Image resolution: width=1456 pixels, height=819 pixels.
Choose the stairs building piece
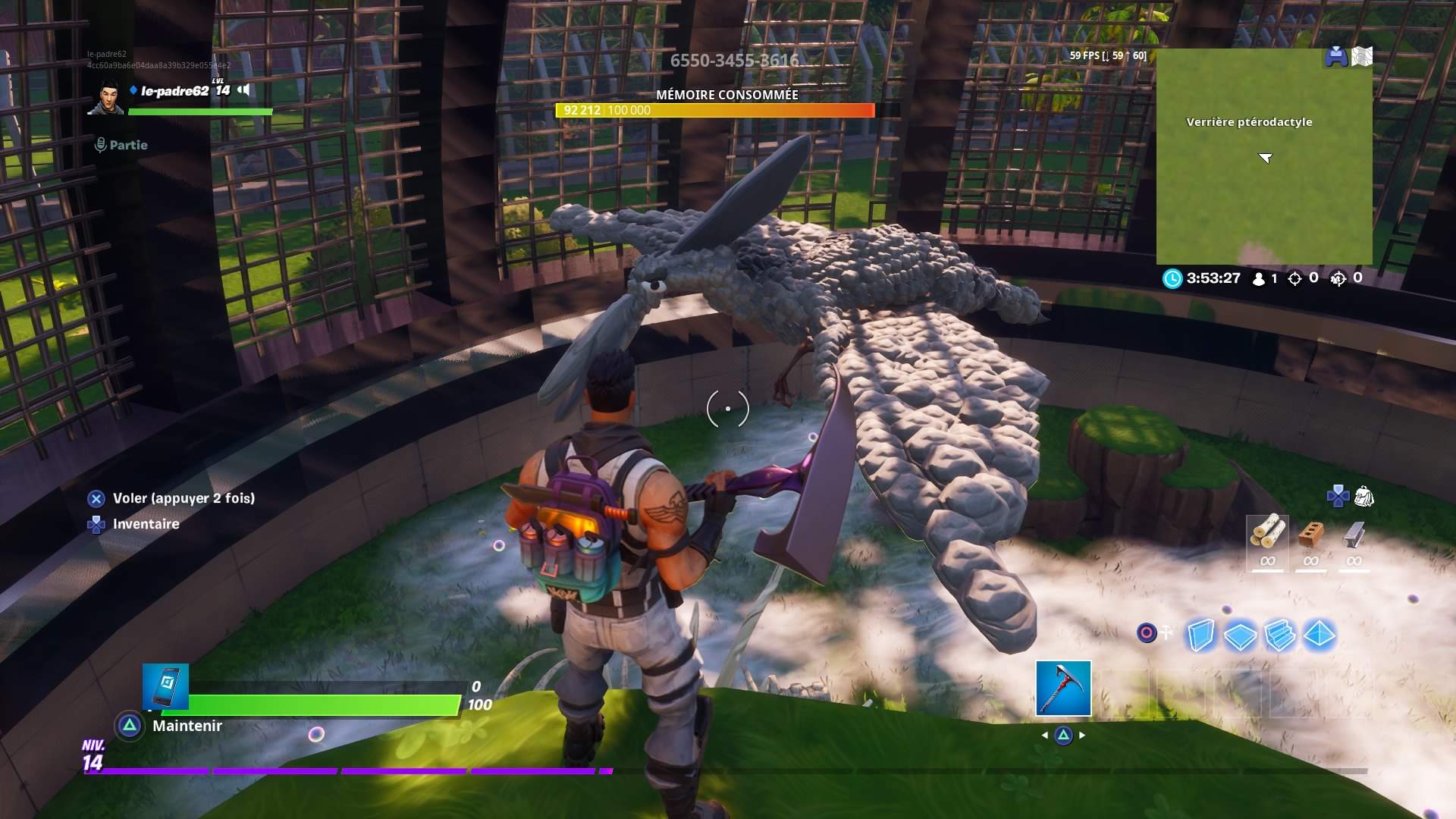pos(1280,635)
